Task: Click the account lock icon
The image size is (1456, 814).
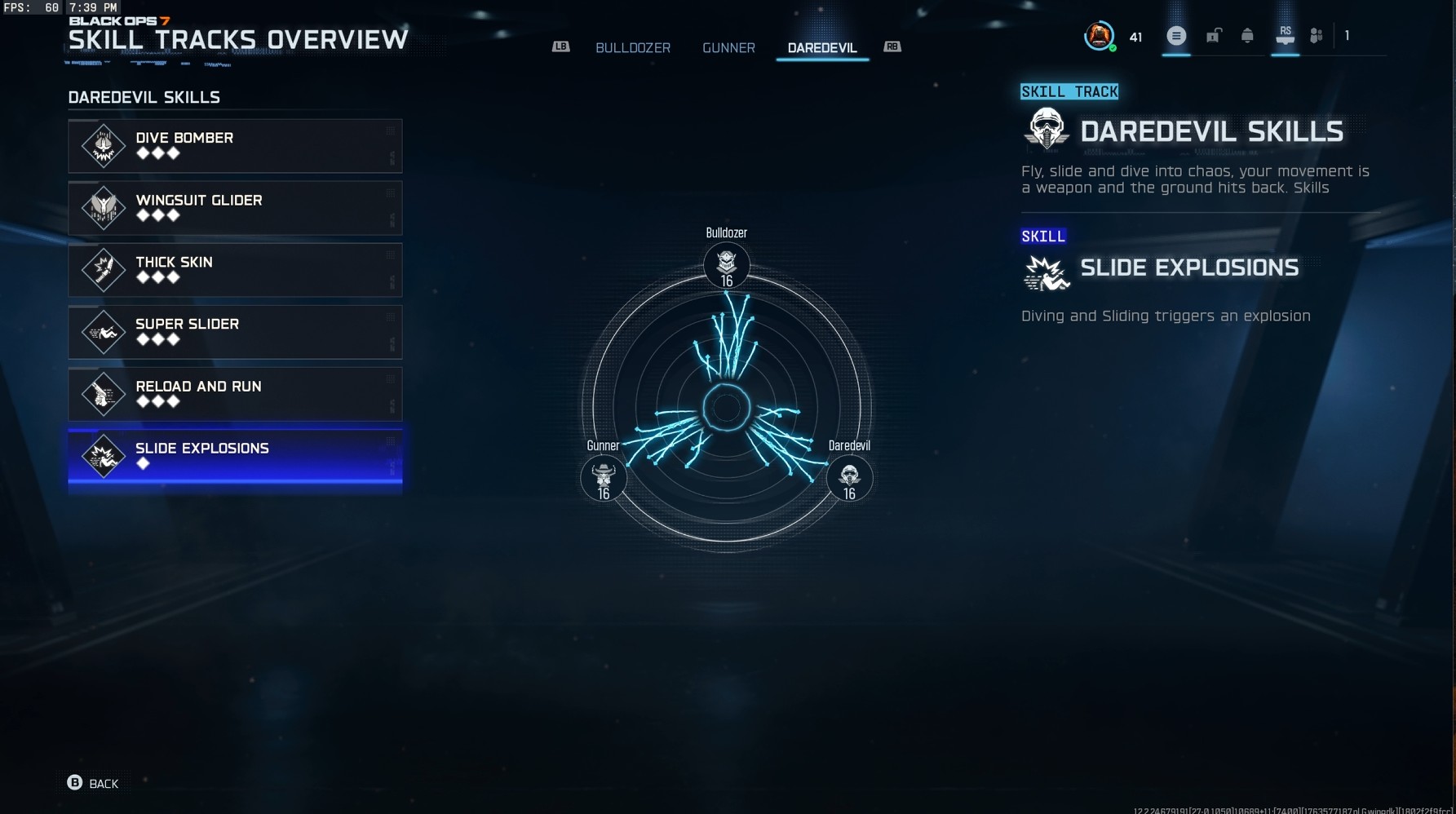Action: tap(1212, 35)
